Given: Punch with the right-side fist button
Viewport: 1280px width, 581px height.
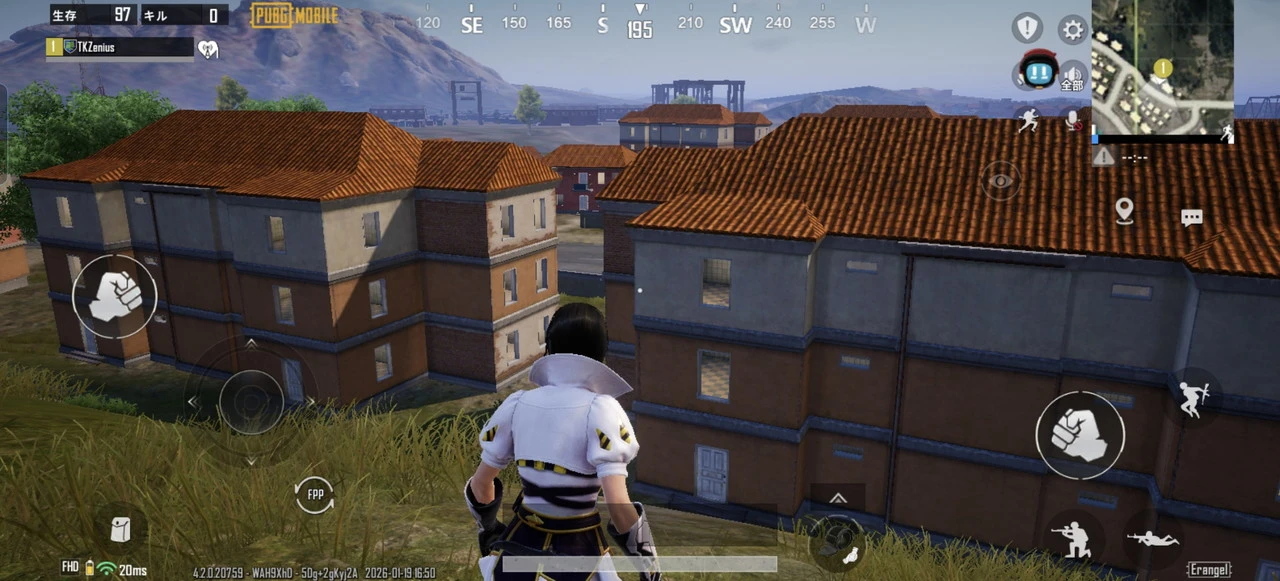Looking at the screenshot, I should 1080,435.
